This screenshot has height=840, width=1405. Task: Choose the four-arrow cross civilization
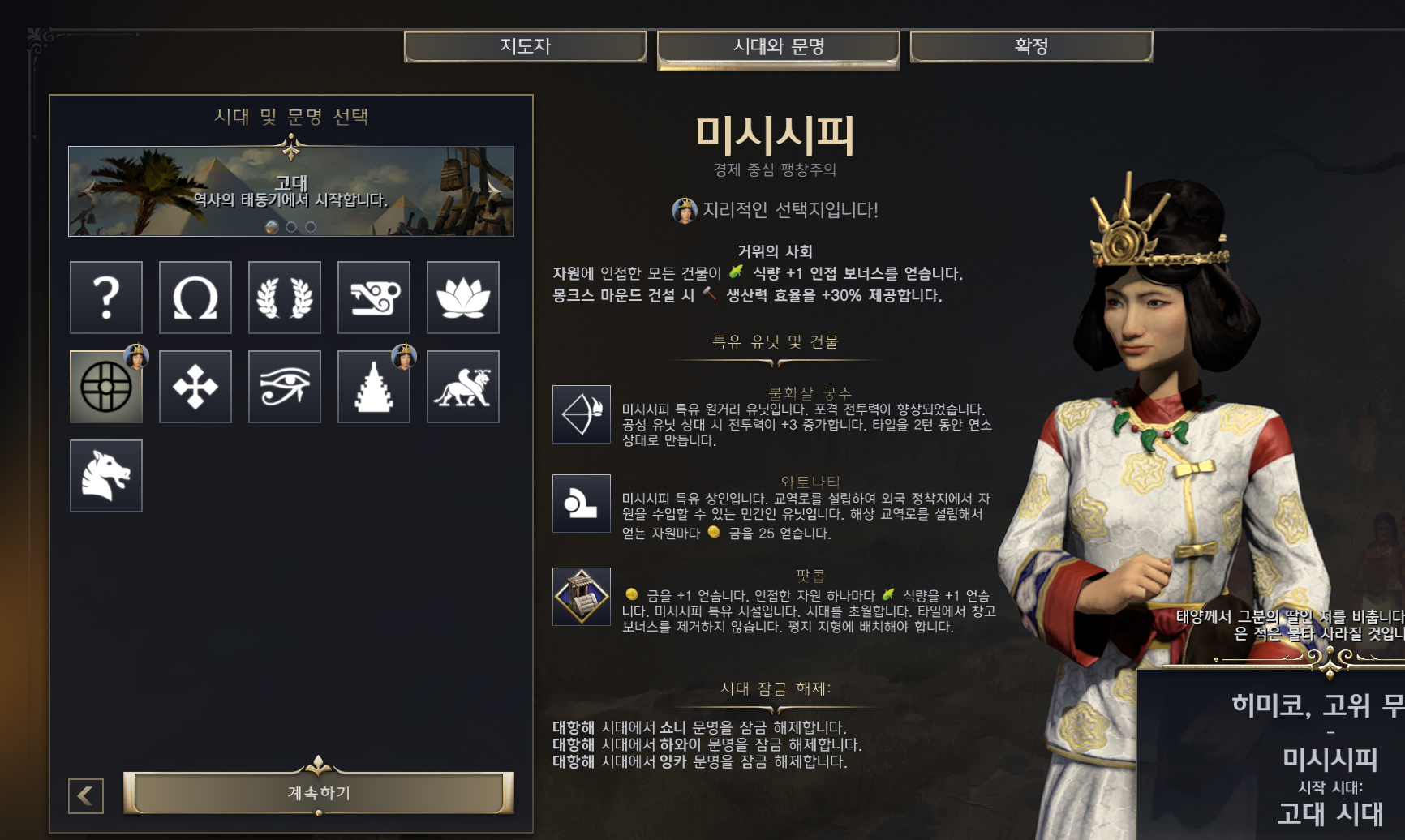tap(195, 387)
